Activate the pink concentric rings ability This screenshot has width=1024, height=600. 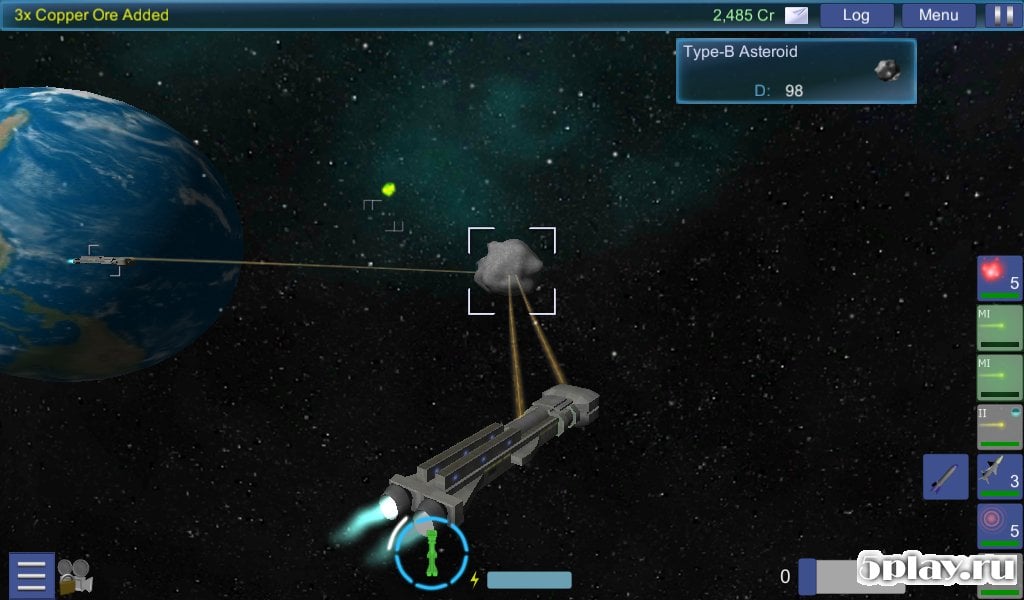pos(999,526)
